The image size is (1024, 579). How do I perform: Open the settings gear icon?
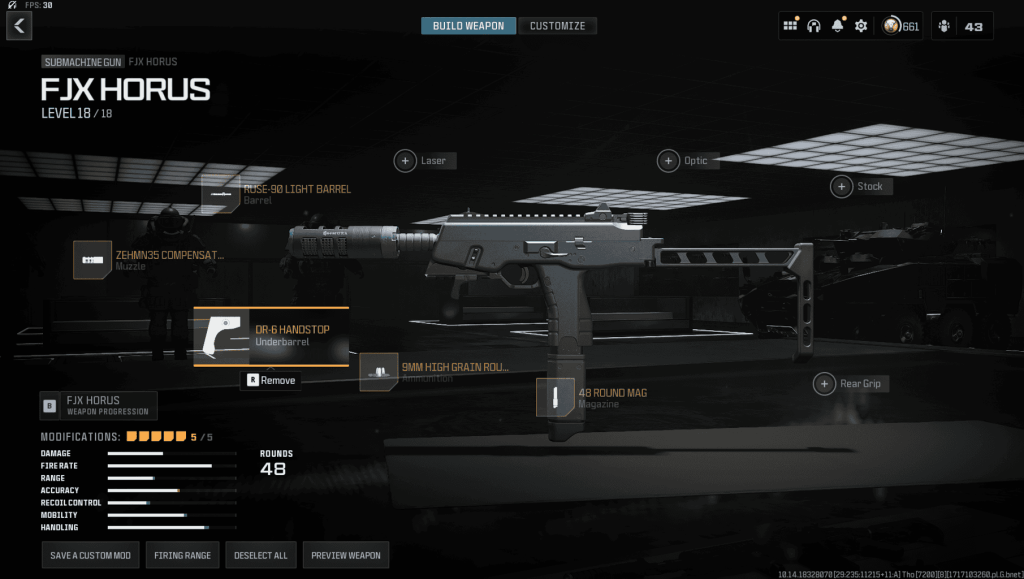(x=861, y=26)
